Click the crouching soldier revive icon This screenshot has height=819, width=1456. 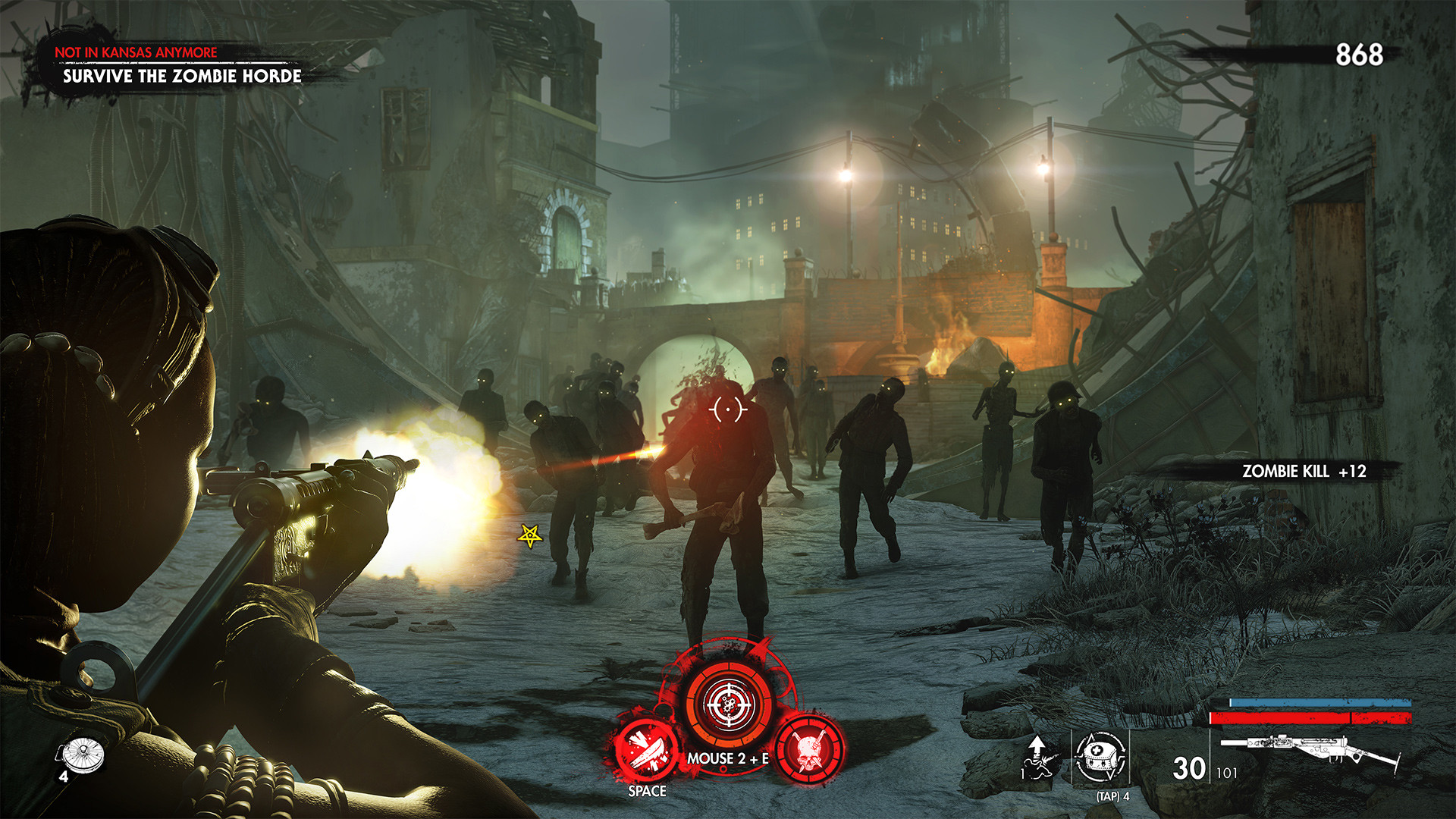click(1037, 764)
